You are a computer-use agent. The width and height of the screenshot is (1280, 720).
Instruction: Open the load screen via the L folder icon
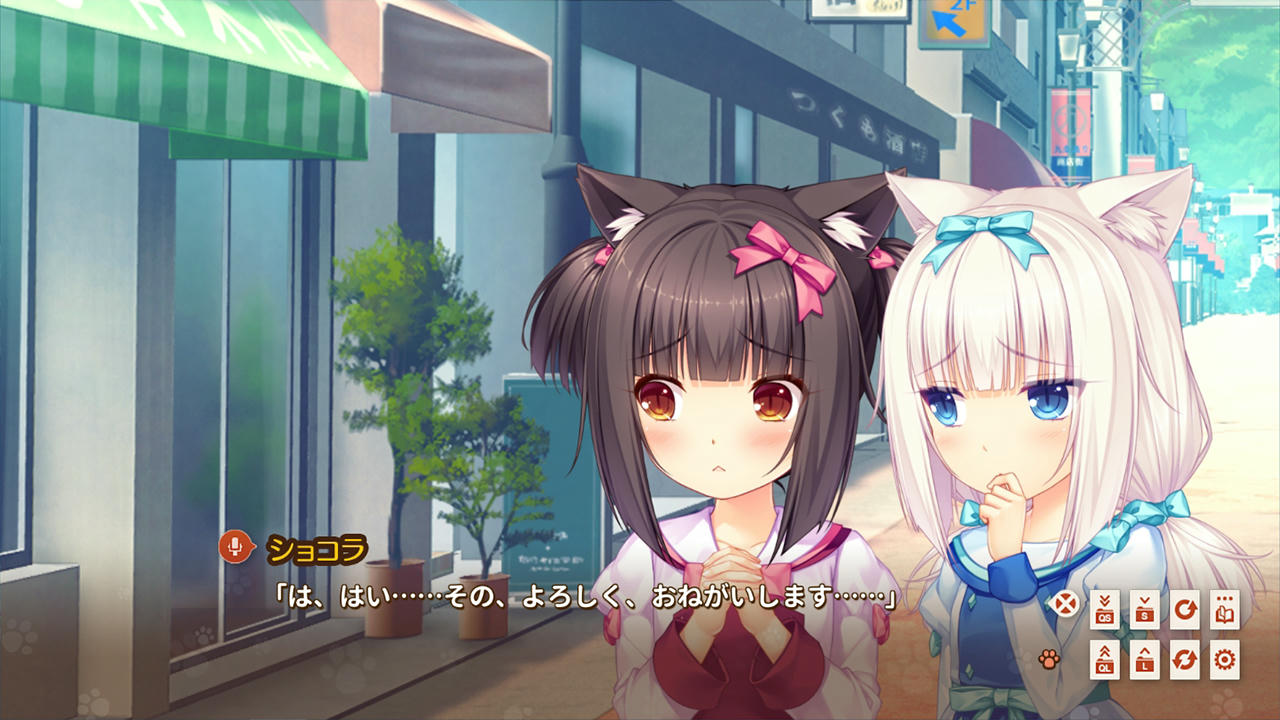[1145, 660]
